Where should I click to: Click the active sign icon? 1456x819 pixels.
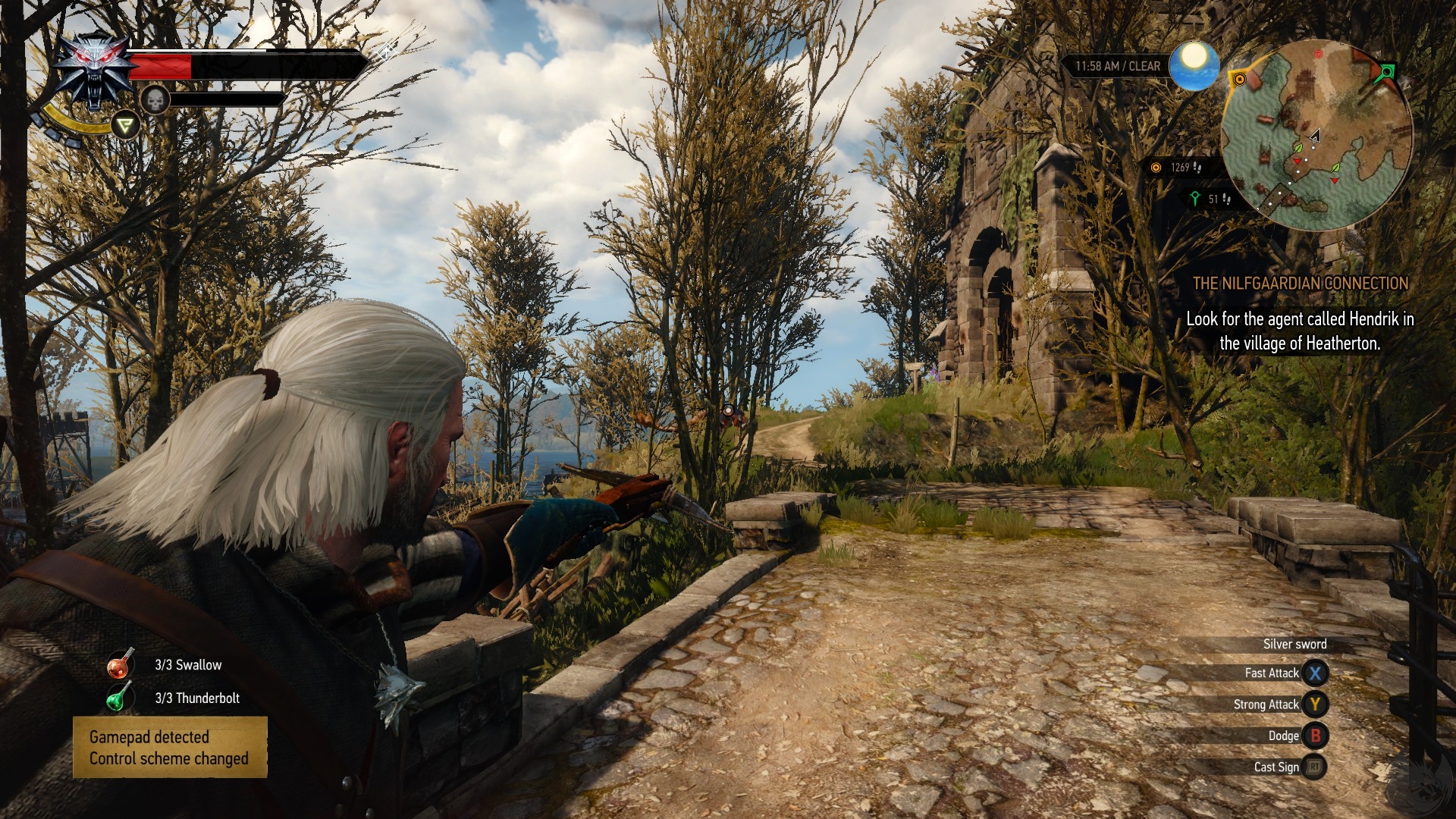point(126,125)
